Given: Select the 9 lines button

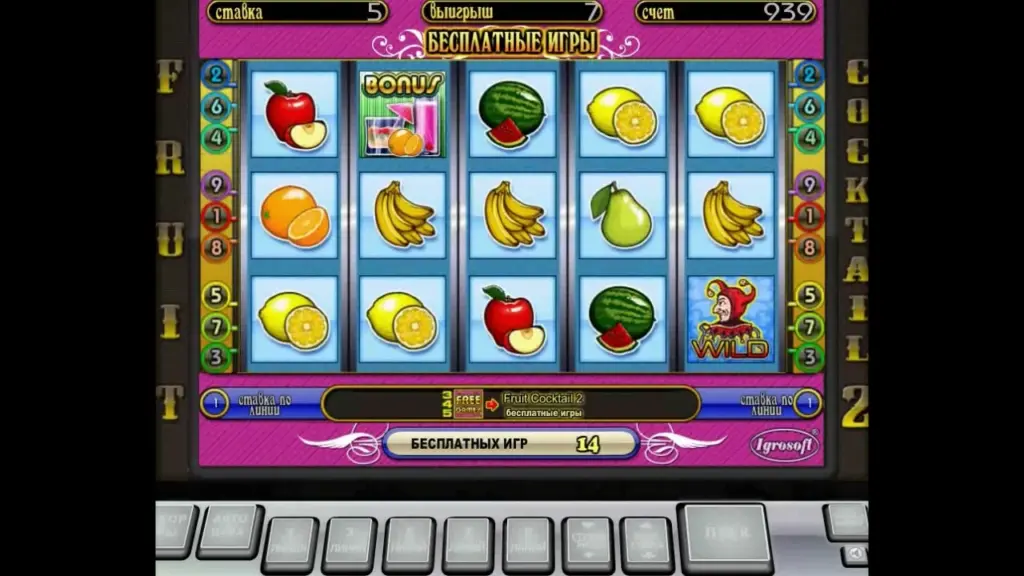Looking at the screenshot, I should 527,544.
